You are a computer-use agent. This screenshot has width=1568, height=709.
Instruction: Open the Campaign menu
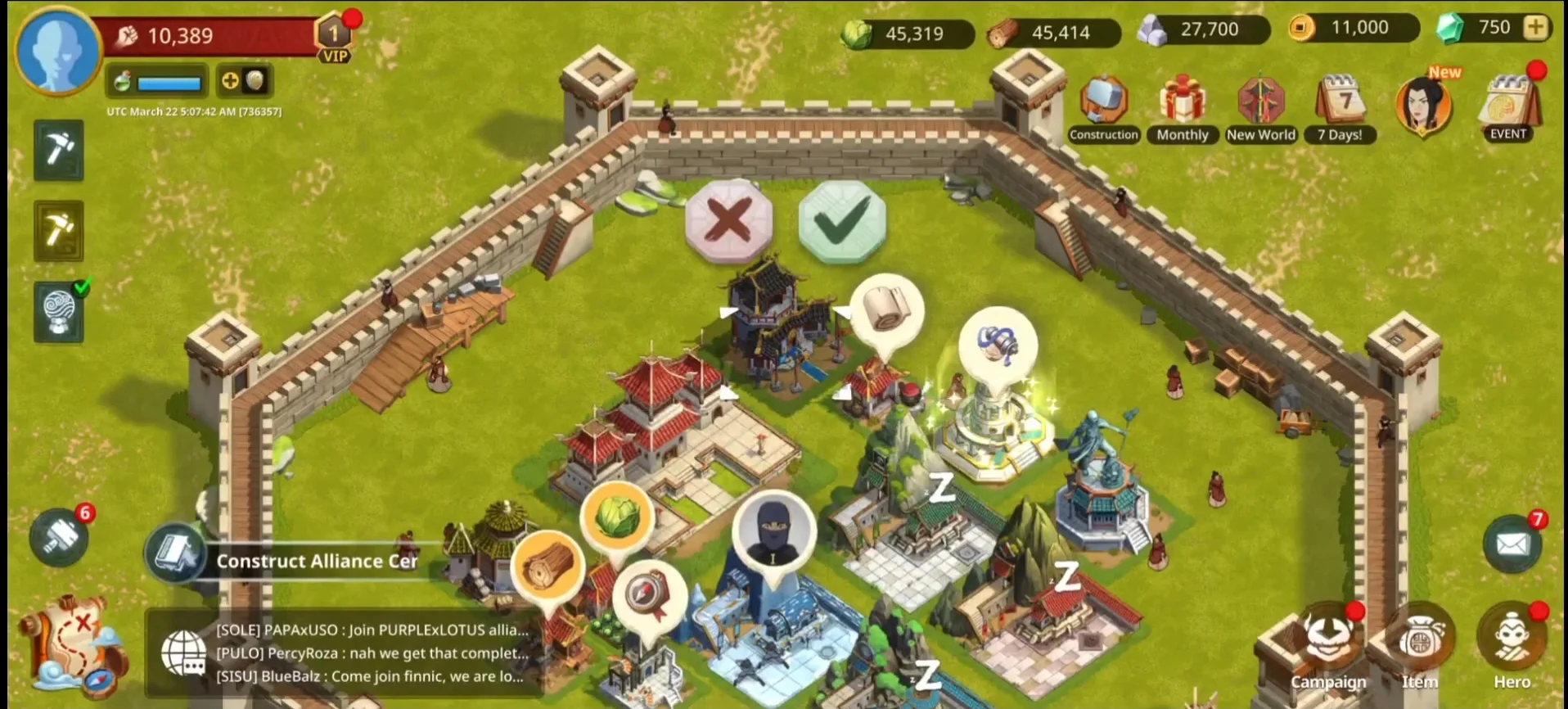click(x=1328, y=648)
